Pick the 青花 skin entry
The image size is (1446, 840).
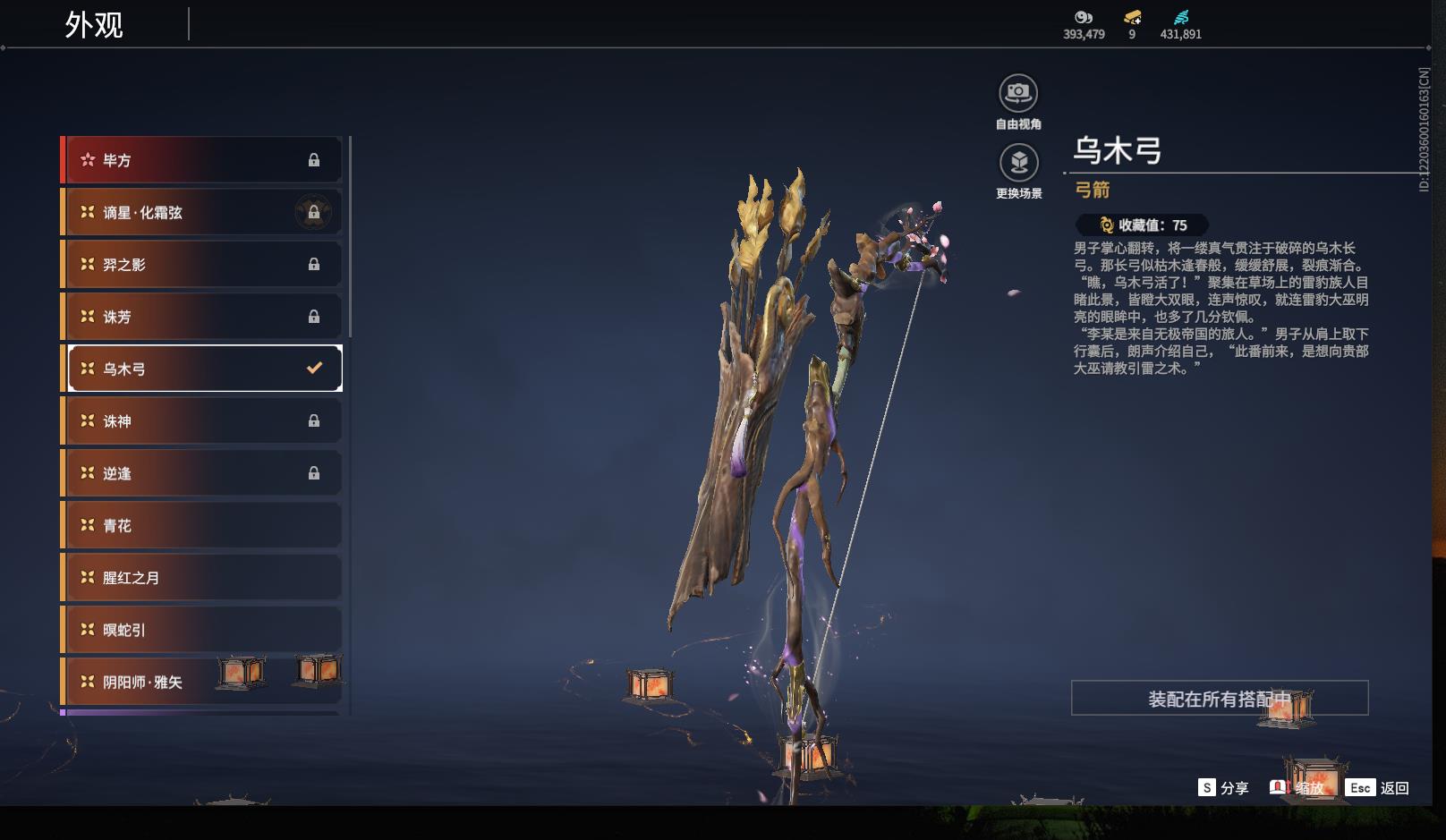click(203, 525)
